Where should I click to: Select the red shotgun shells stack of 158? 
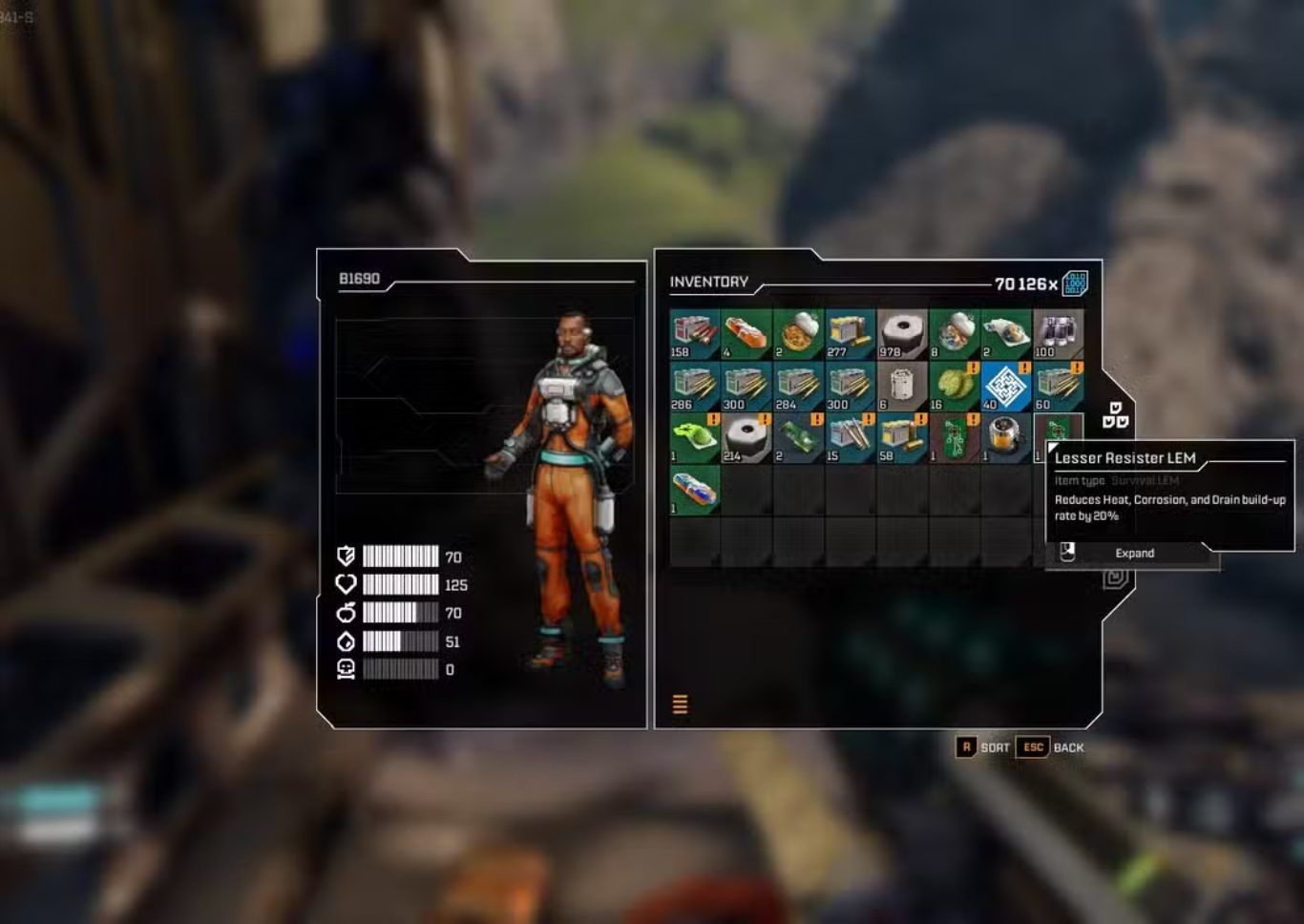[694, 334]
